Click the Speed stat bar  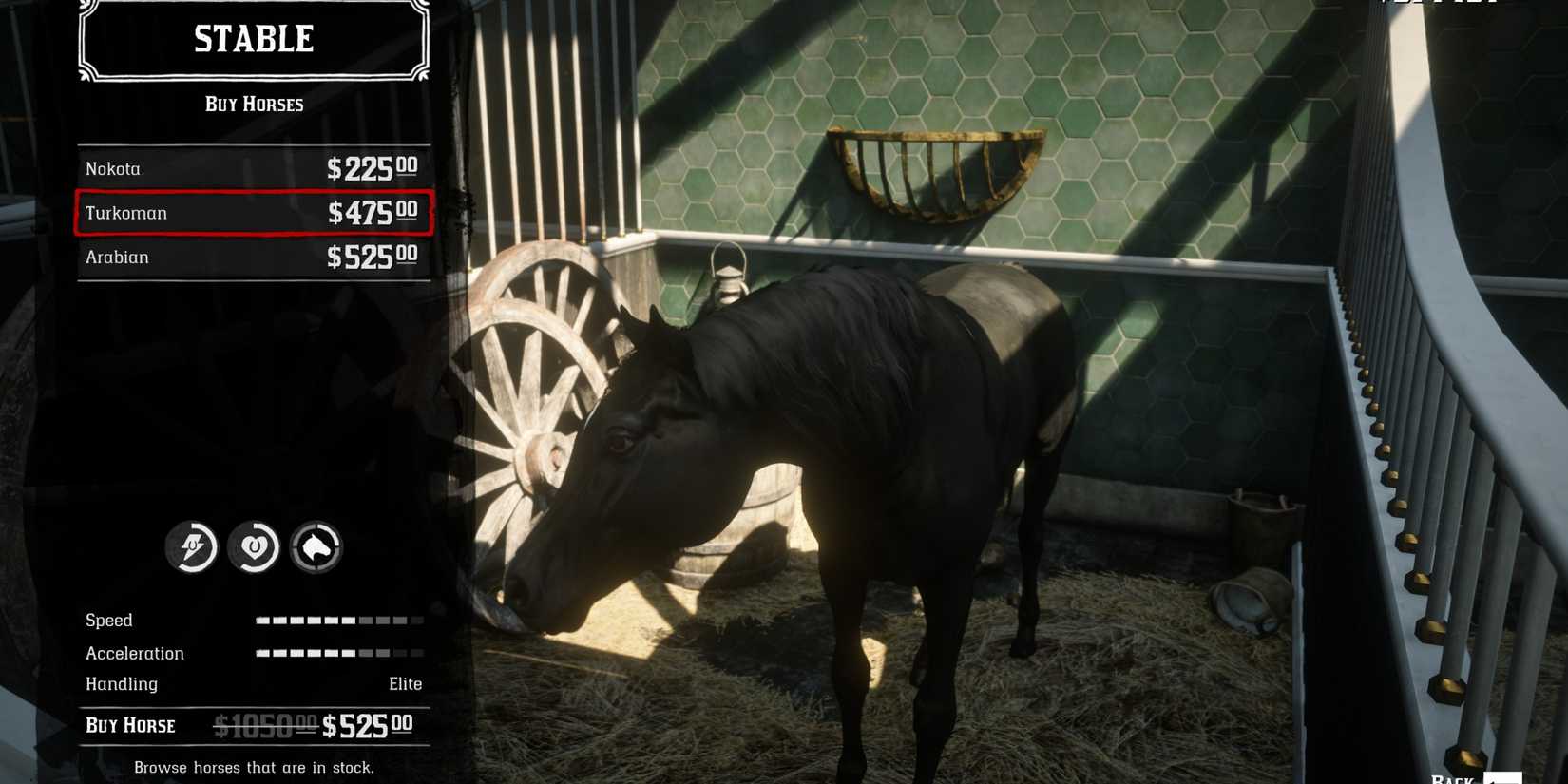click(x=339, y=620)
